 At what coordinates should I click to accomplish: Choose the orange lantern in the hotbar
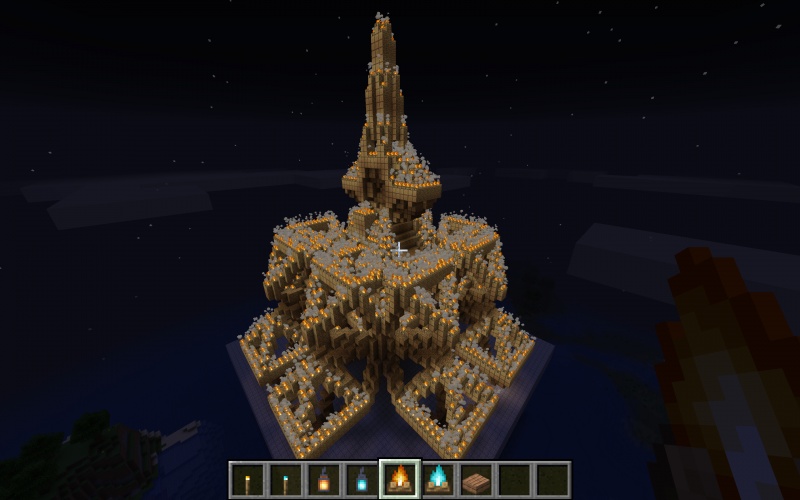pos(323,480)
